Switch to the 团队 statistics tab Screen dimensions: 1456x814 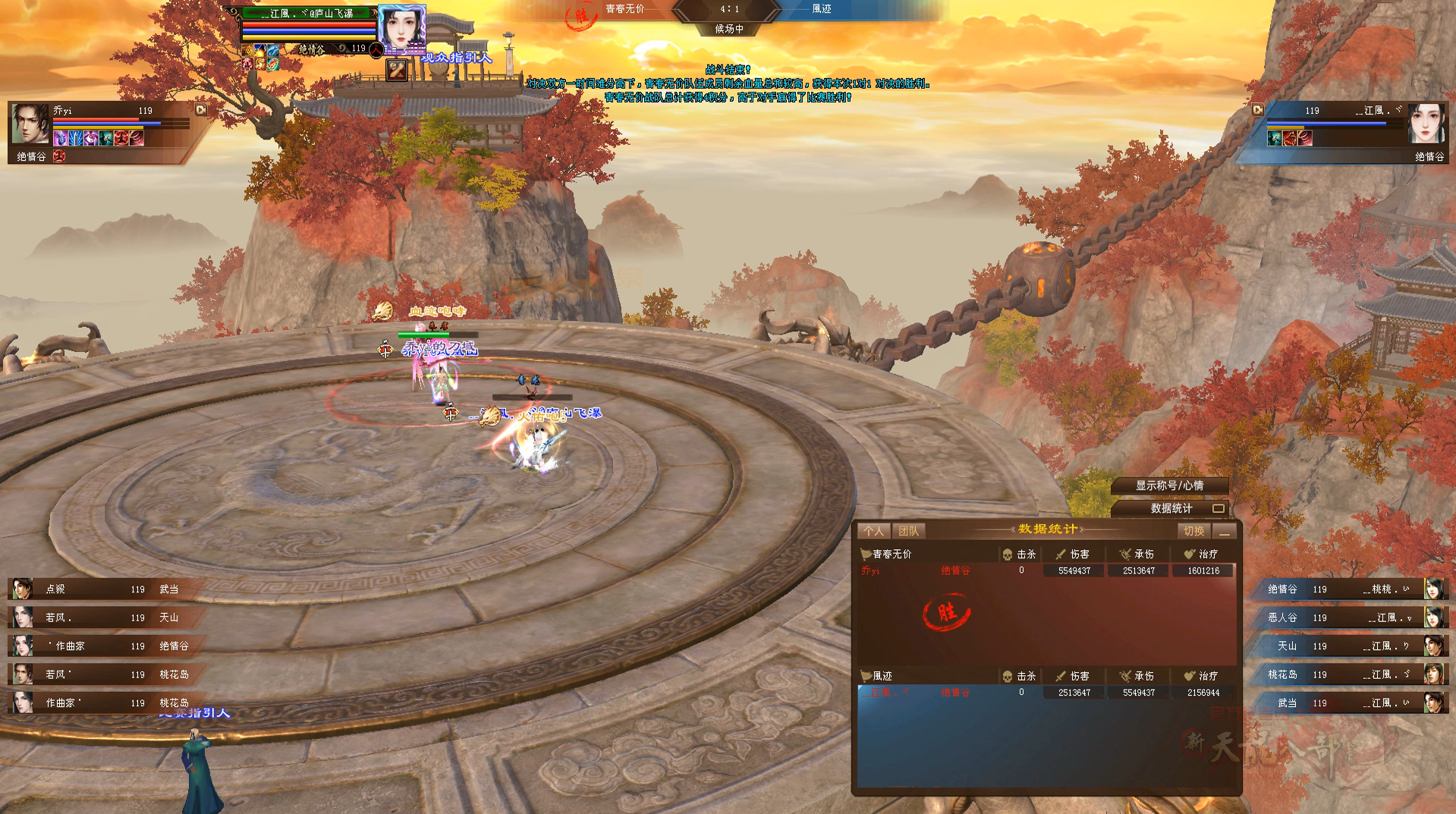point(908,531)
